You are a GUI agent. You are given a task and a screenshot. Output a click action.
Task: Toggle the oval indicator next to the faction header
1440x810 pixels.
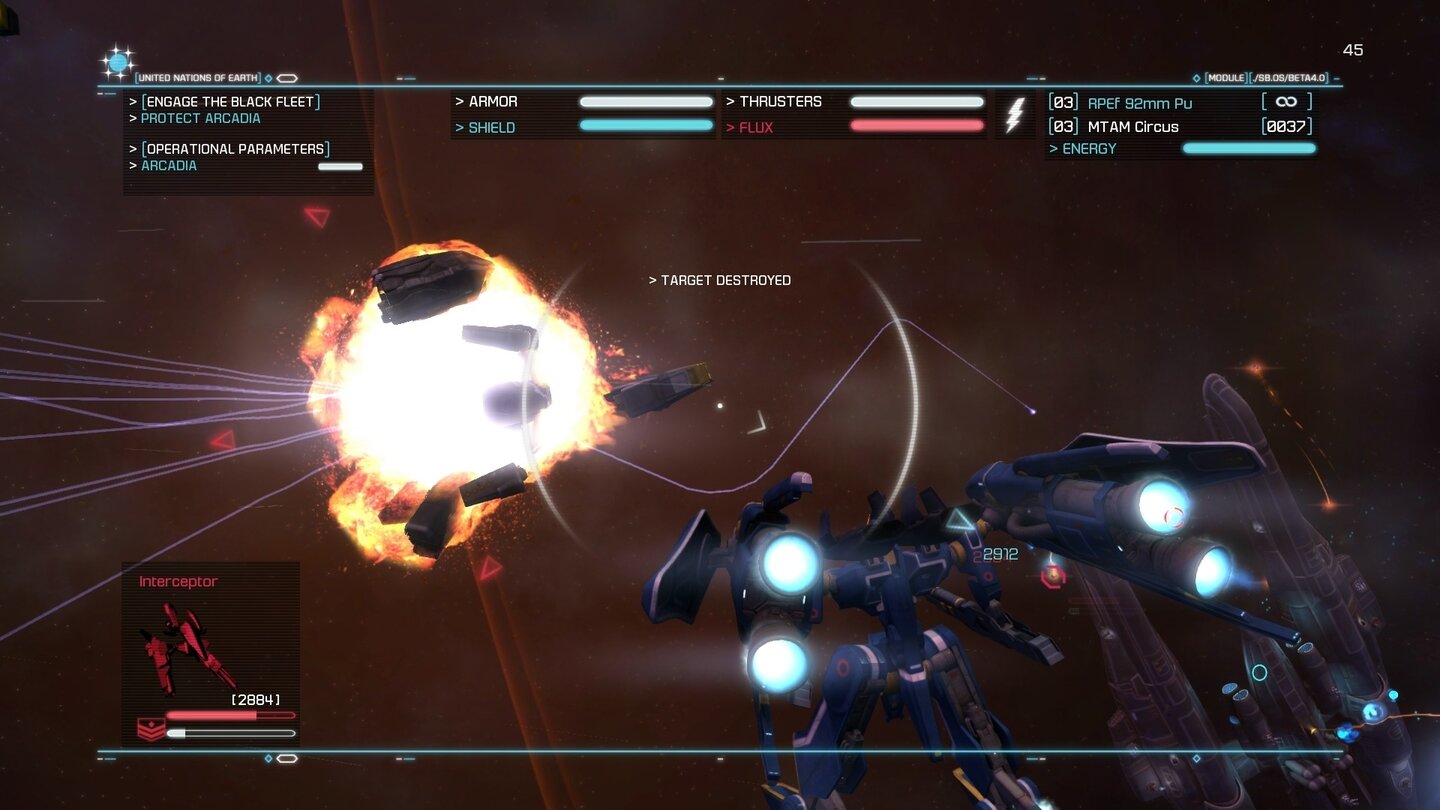(x=288, y=77)
